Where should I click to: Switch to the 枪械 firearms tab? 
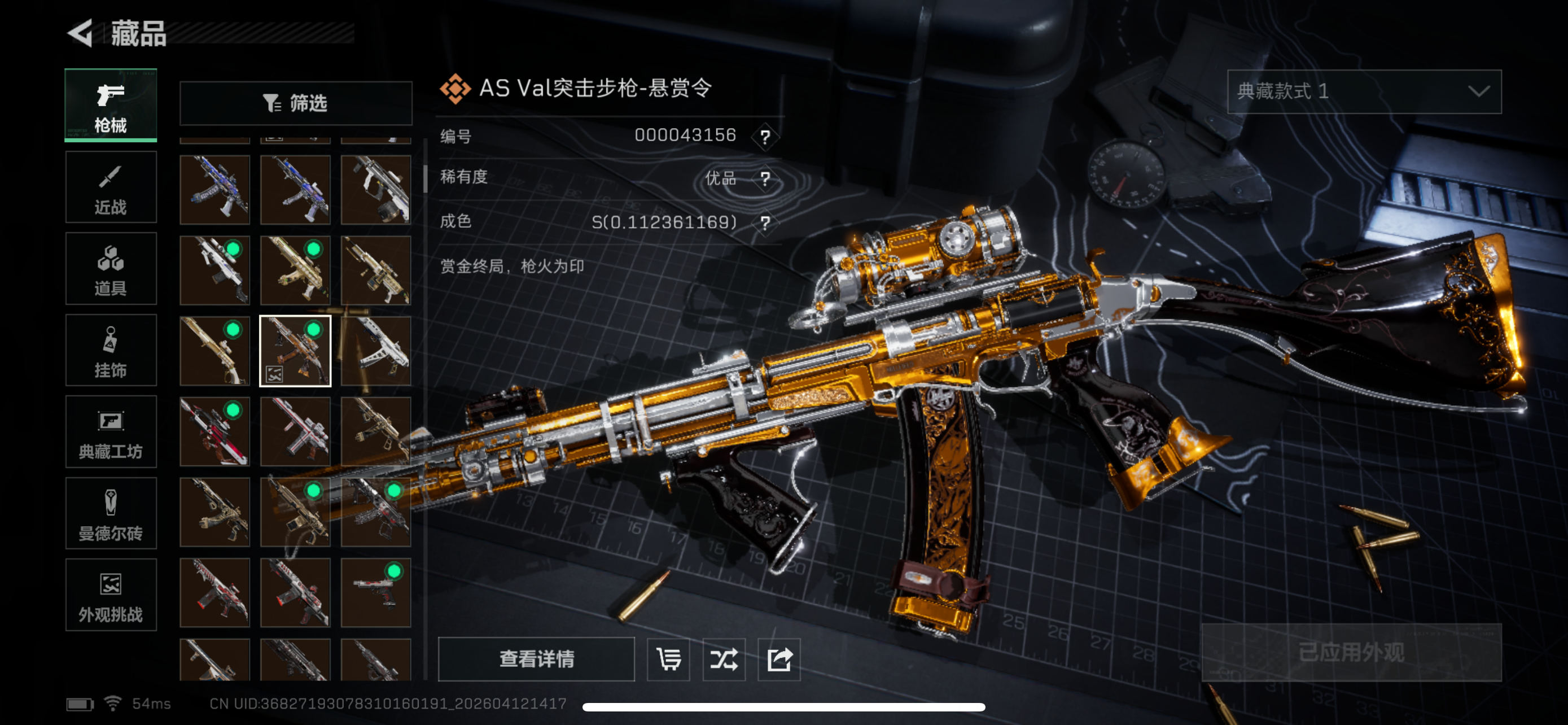(111, 106)
